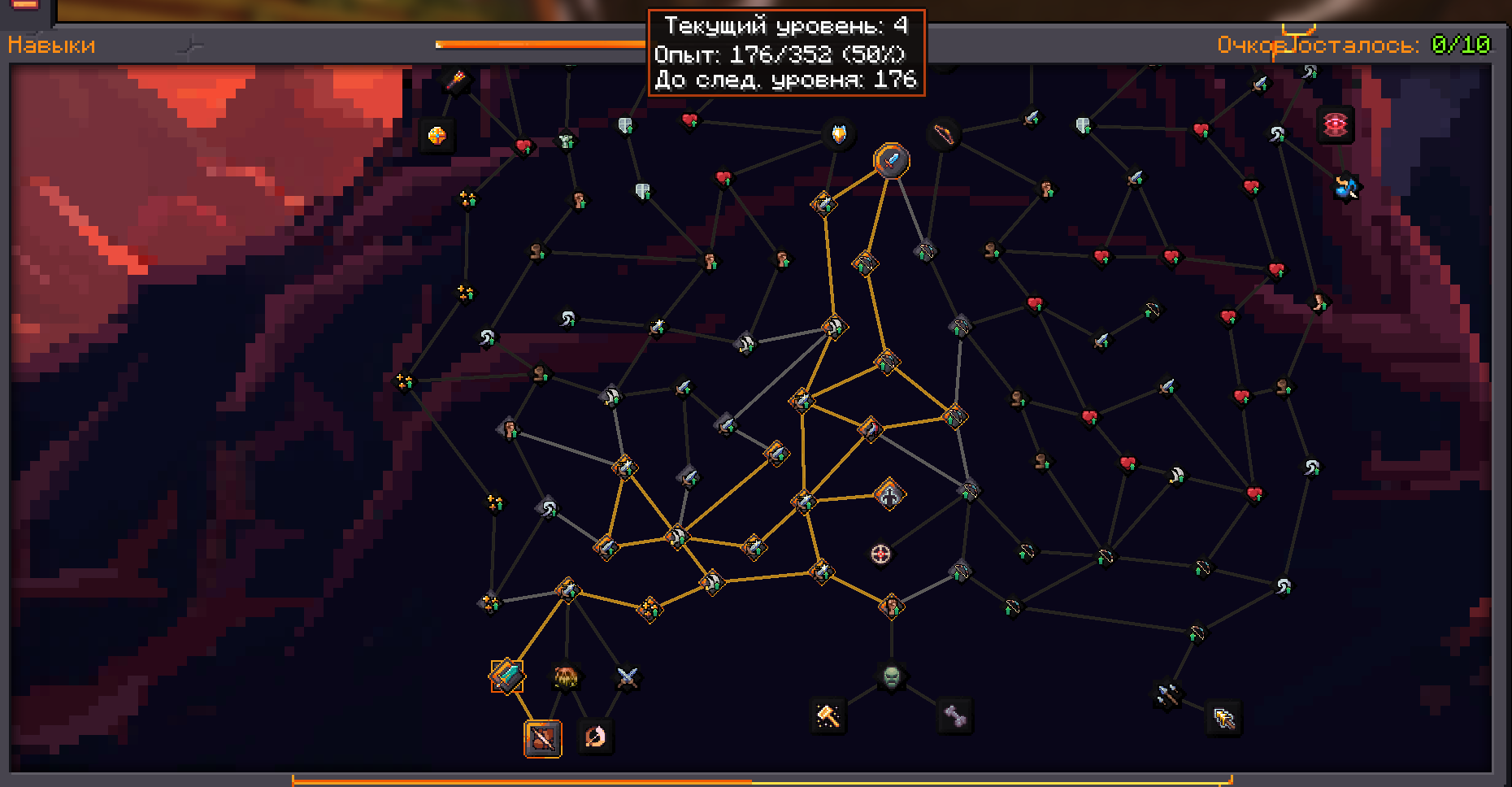The height and width of the screenshot is (787, 1512).
Task: Pick the jack-o-lantern pumpkin skill node
Action: (x=566, y=676)
